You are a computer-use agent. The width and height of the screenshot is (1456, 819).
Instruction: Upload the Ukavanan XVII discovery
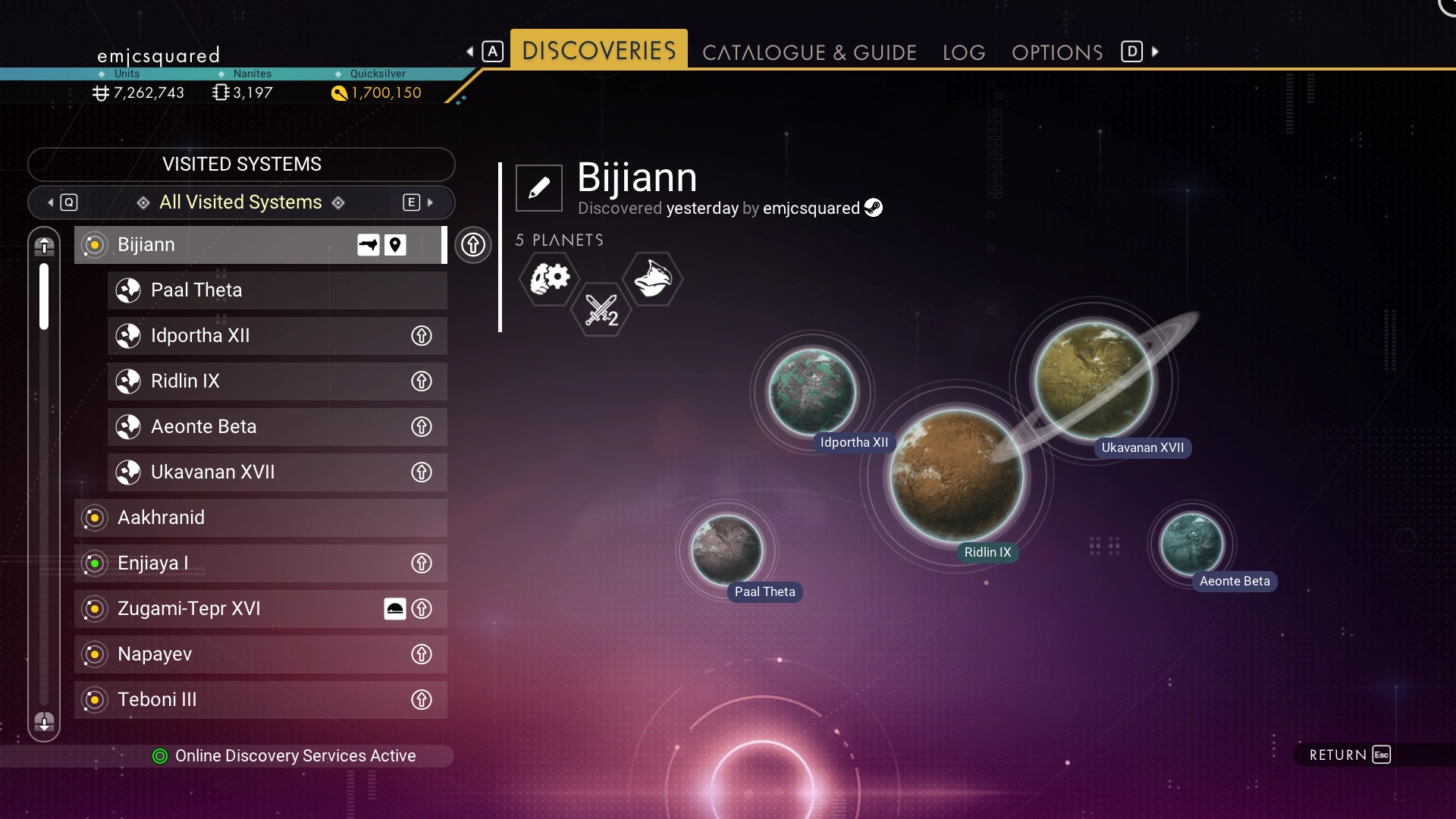422,472
